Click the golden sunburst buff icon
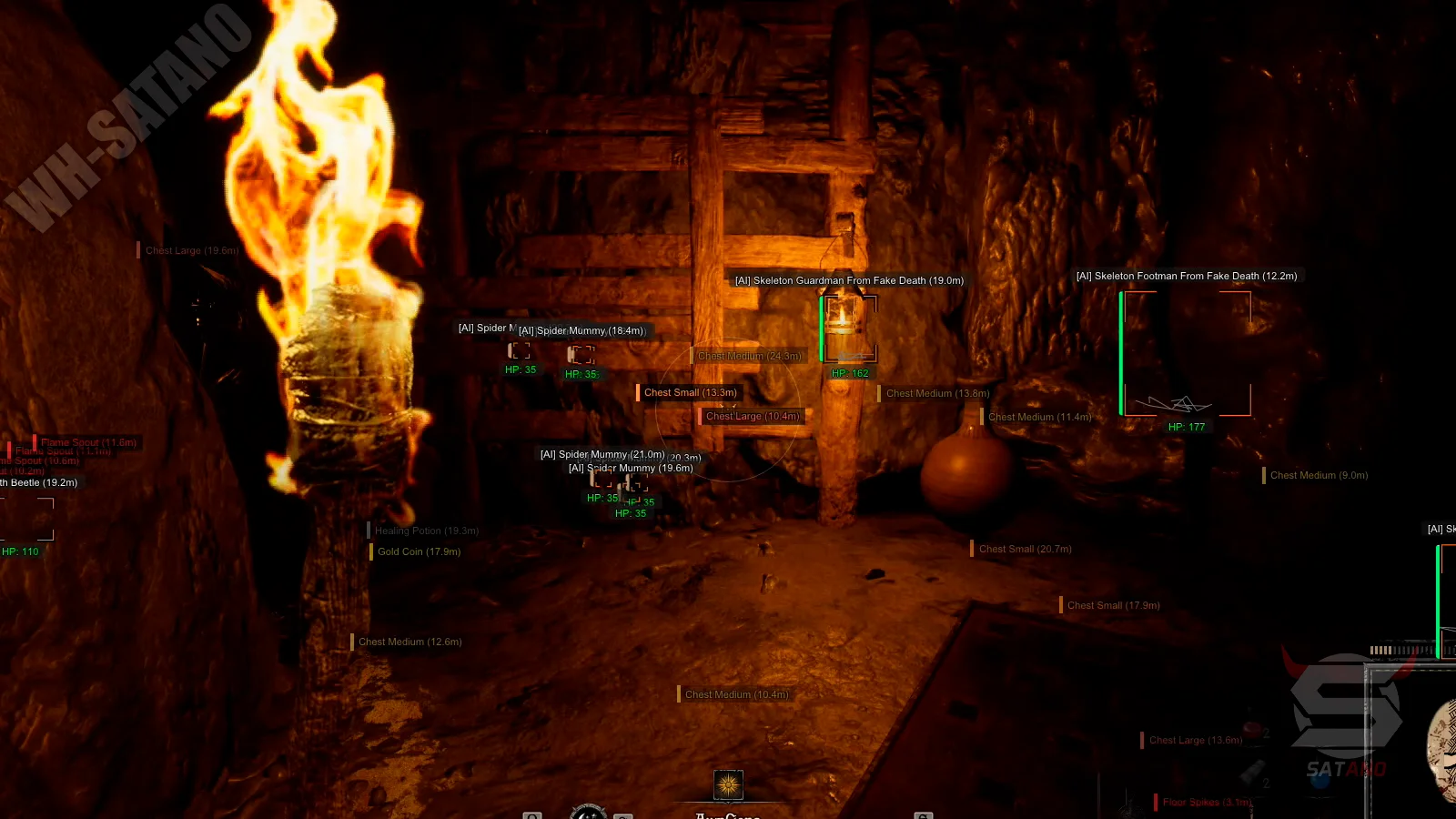The image size is (1456, 819). pos(728,784)
